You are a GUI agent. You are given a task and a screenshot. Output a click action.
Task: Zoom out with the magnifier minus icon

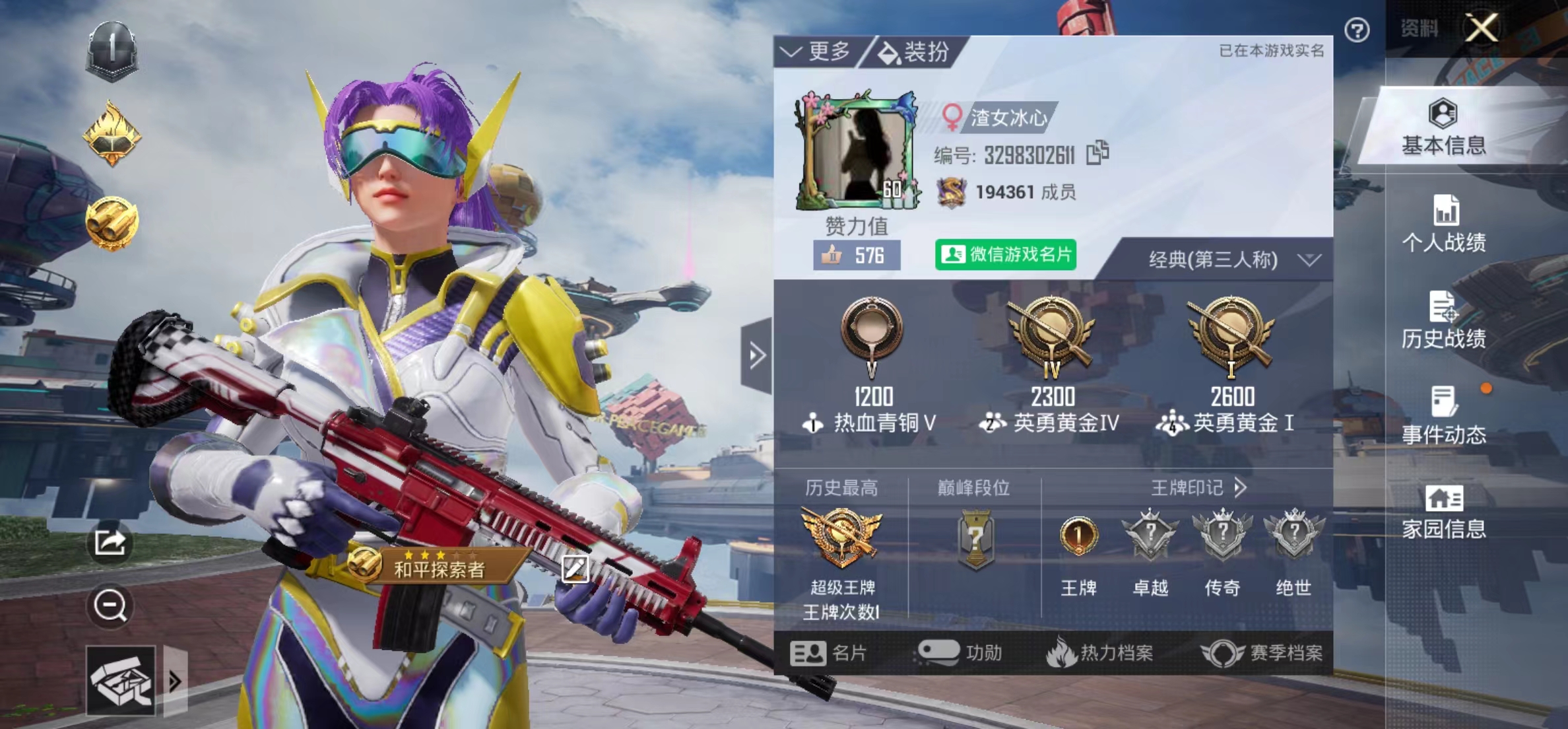(x=110, y=605)
